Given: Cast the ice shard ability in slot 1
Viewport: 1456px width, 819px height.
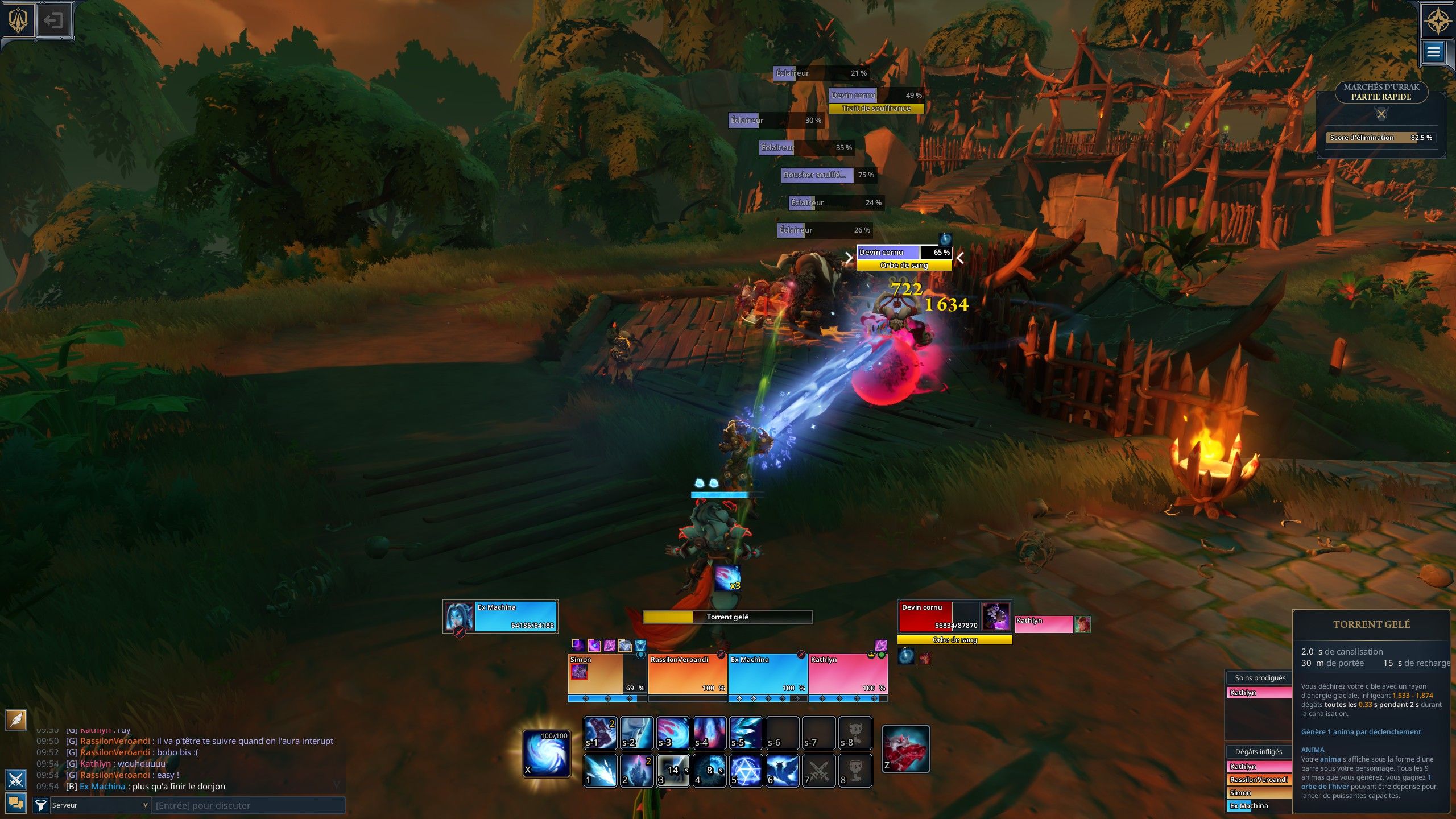Looking at the screenshot, I should [x=601, y=771].
